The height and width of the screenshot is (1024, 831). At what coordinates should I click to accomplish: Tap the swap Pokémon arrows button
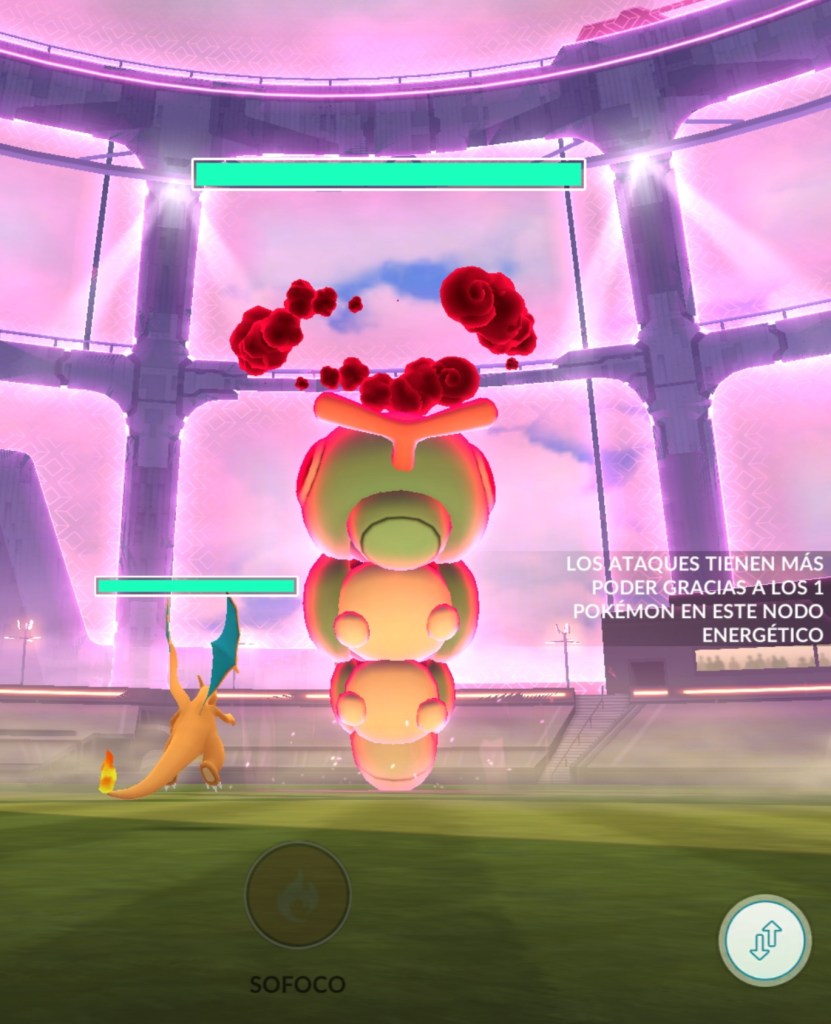tap(764, 941)
